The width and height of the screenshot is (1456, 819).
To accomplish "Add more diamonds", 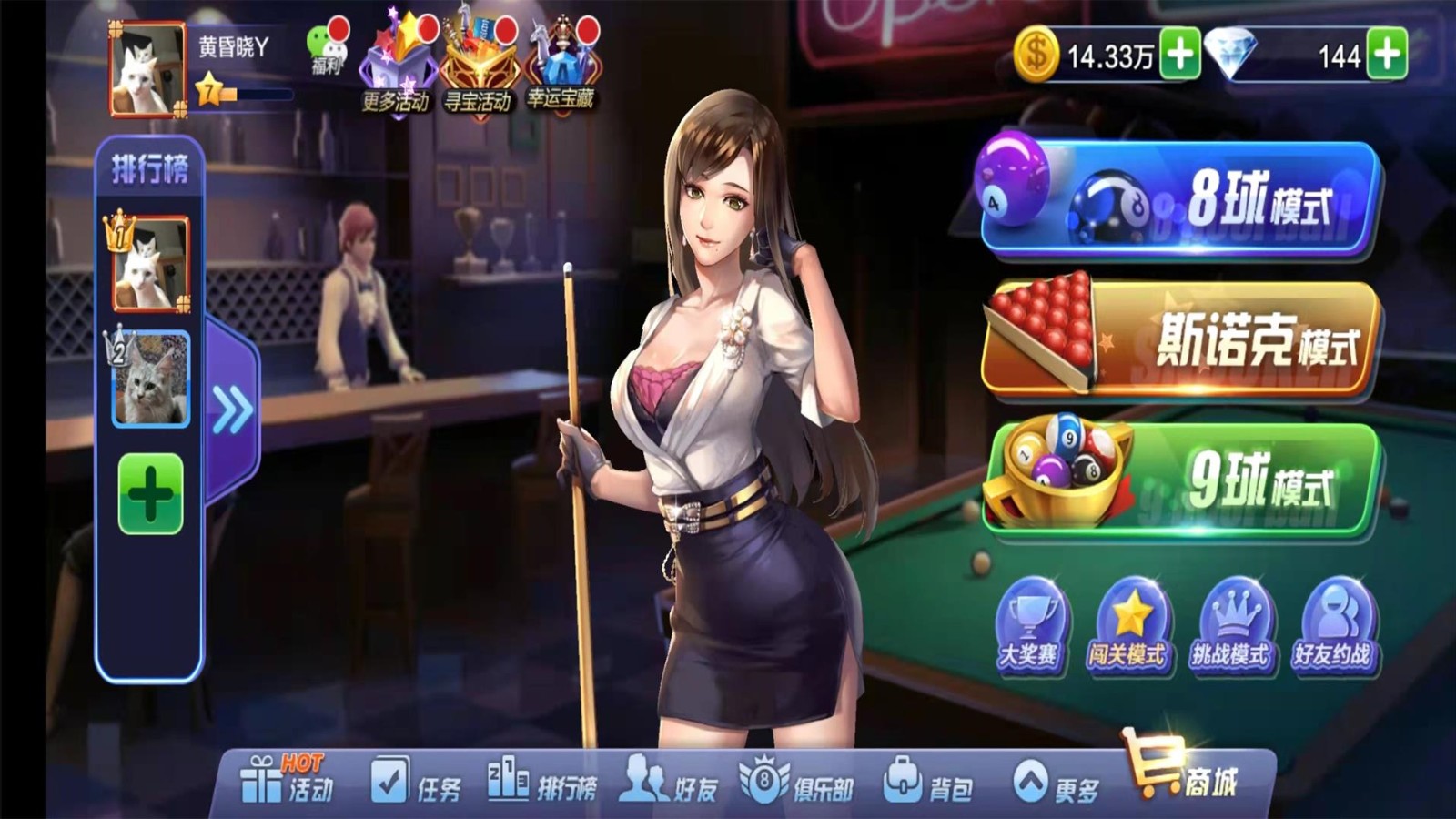I will click(1386, 55).
